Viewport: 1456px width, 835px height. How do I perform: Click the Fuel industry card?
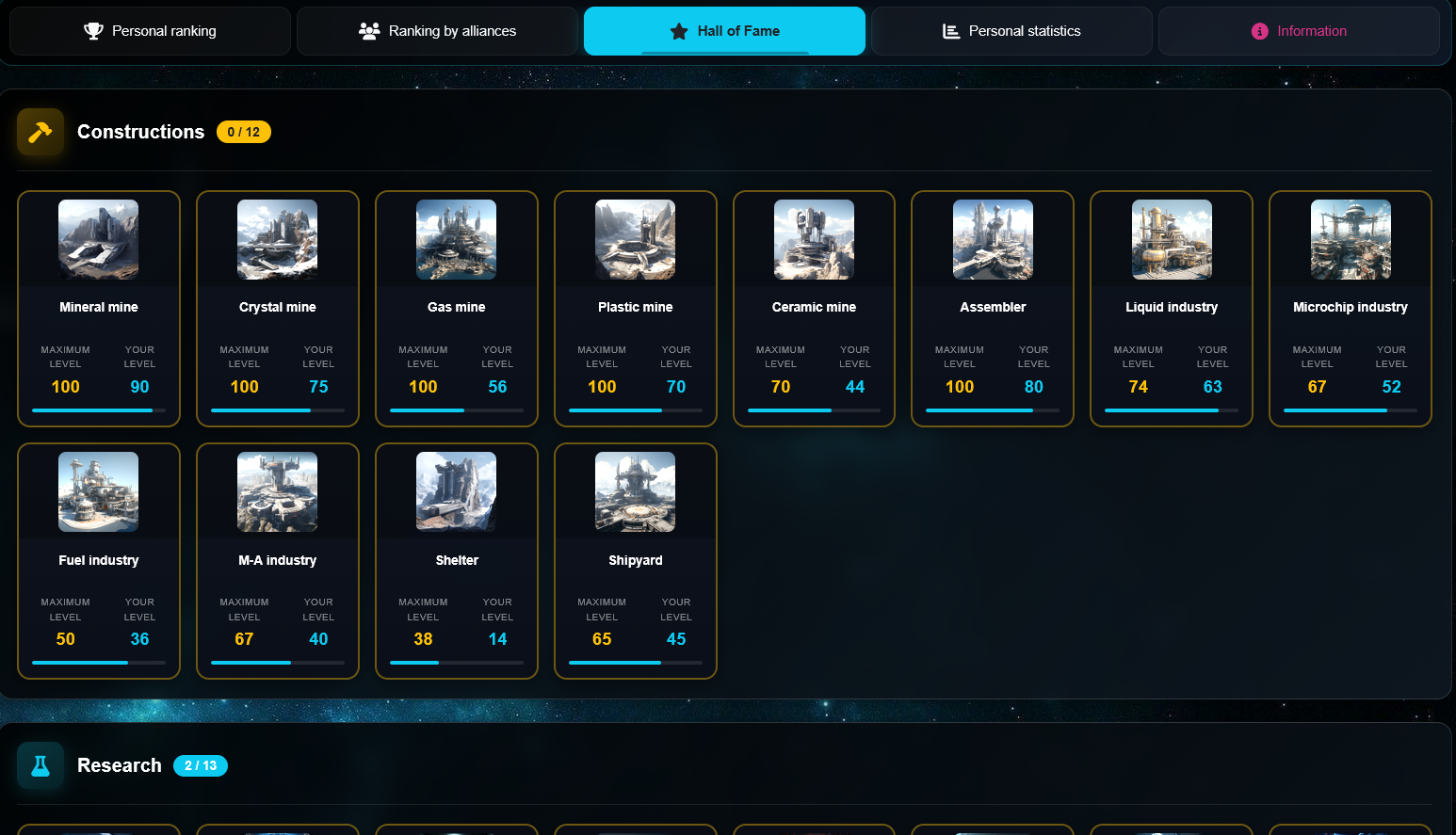(98, 561)
